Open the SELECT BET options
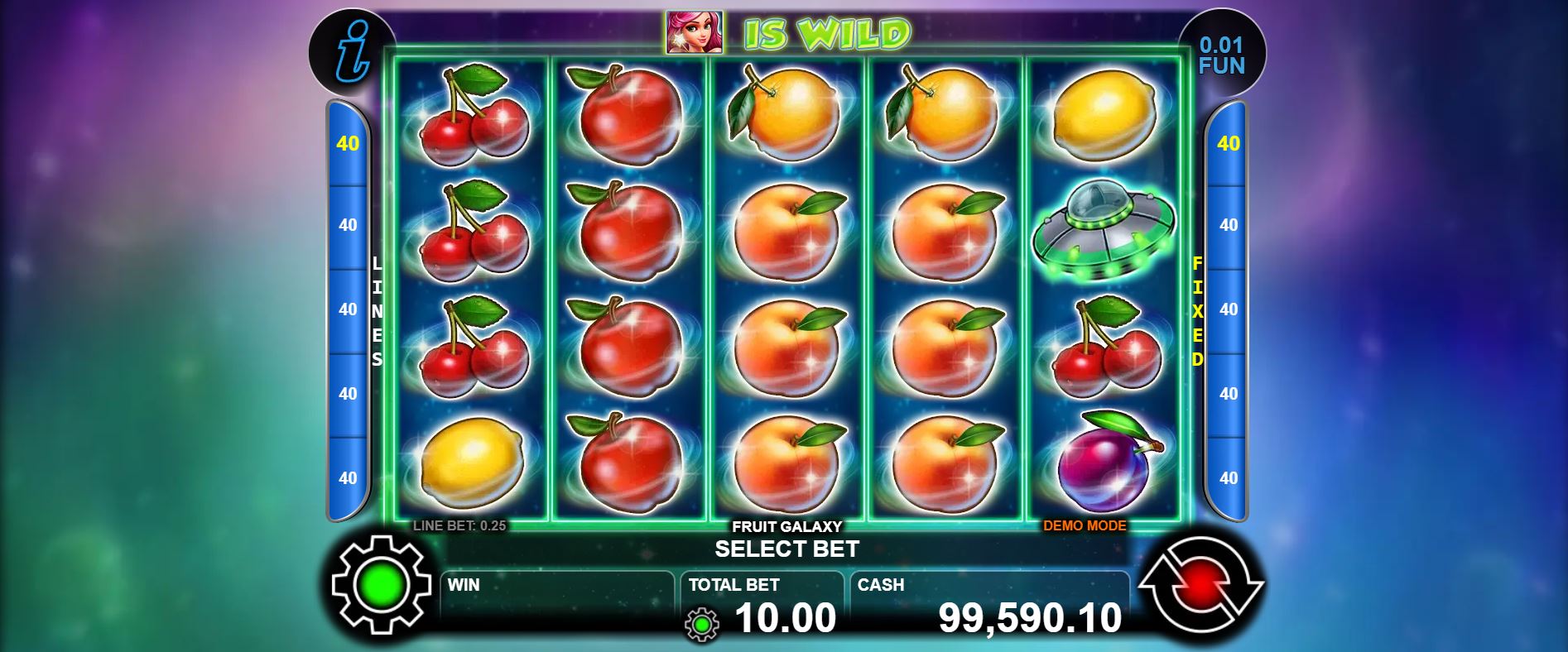The height and width of the screenshot is (652, 1568). 786,548
